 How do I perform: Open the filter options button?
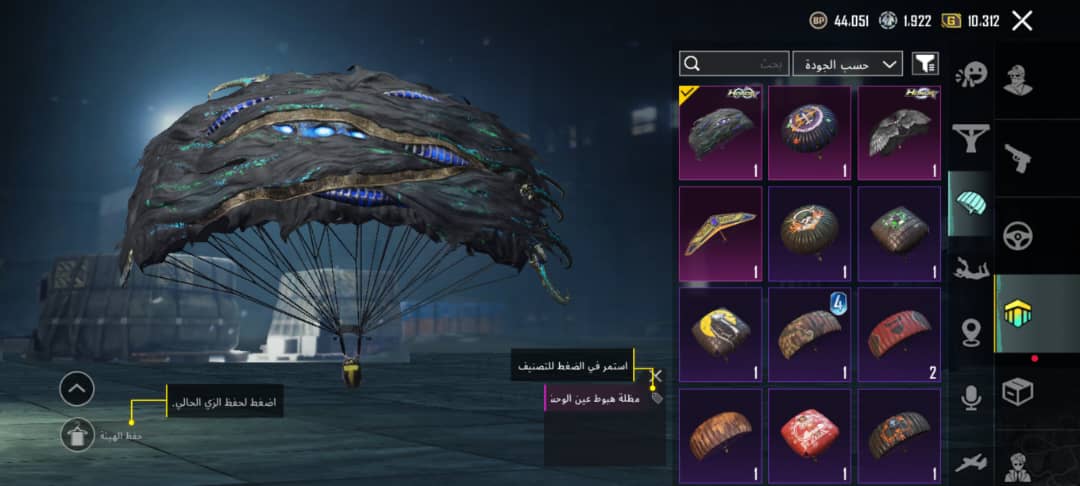(x=925, y=64)
